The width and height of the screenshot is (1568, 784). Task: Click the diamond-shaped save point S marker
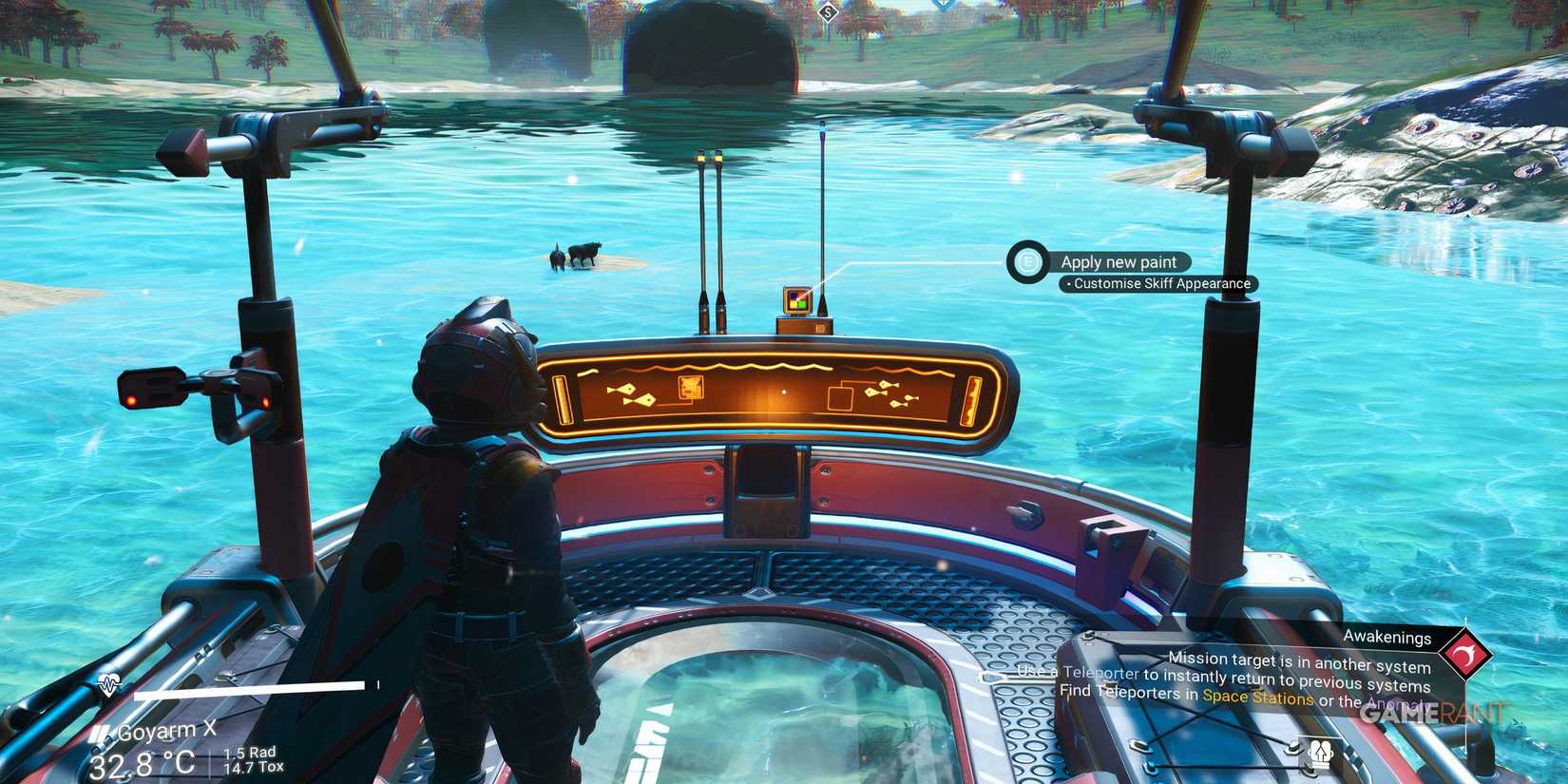coord(827,12)
